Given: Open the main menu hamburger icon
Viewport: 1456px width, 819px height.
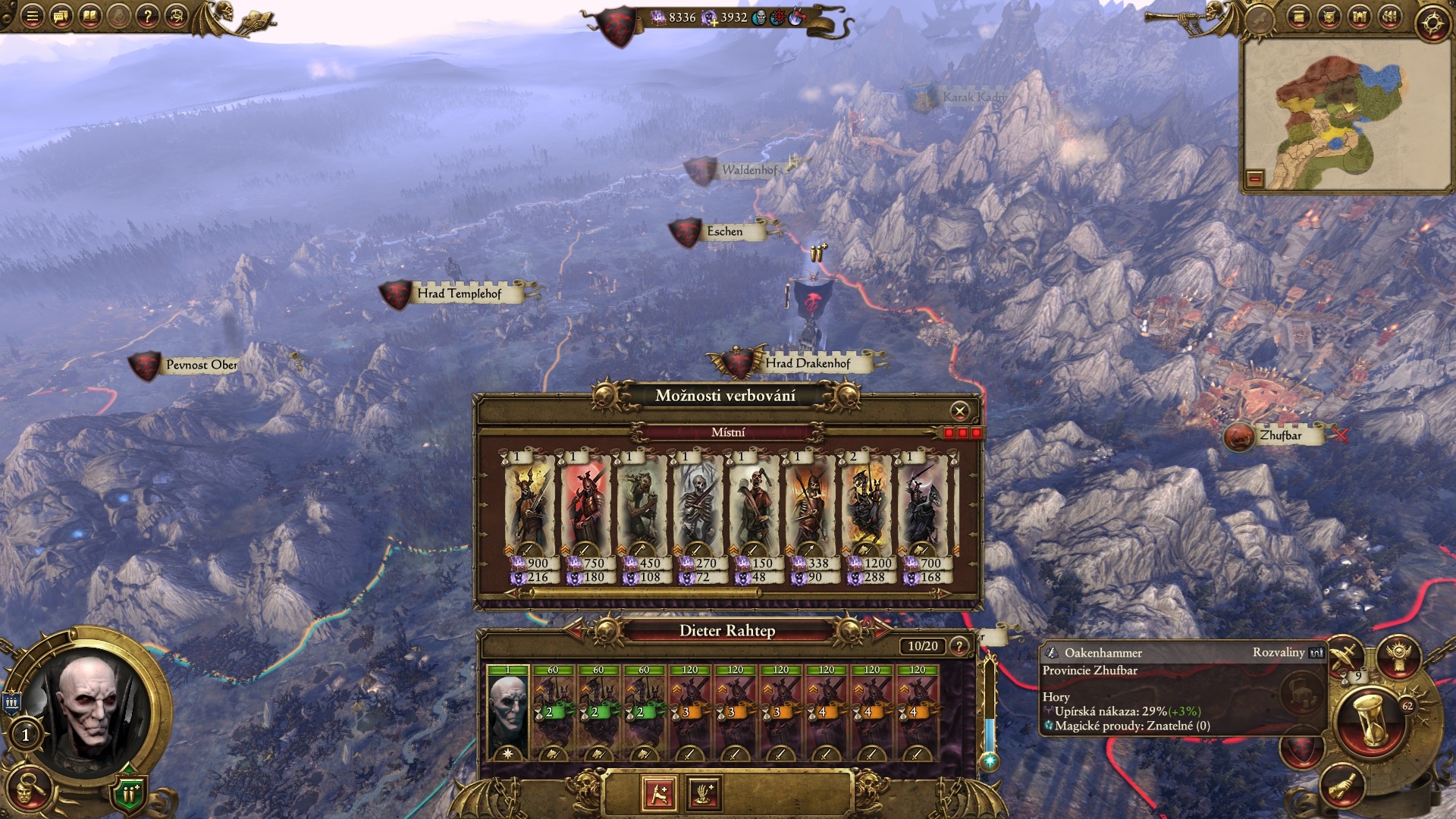Looking at the screenshot, I should point(33,15).
